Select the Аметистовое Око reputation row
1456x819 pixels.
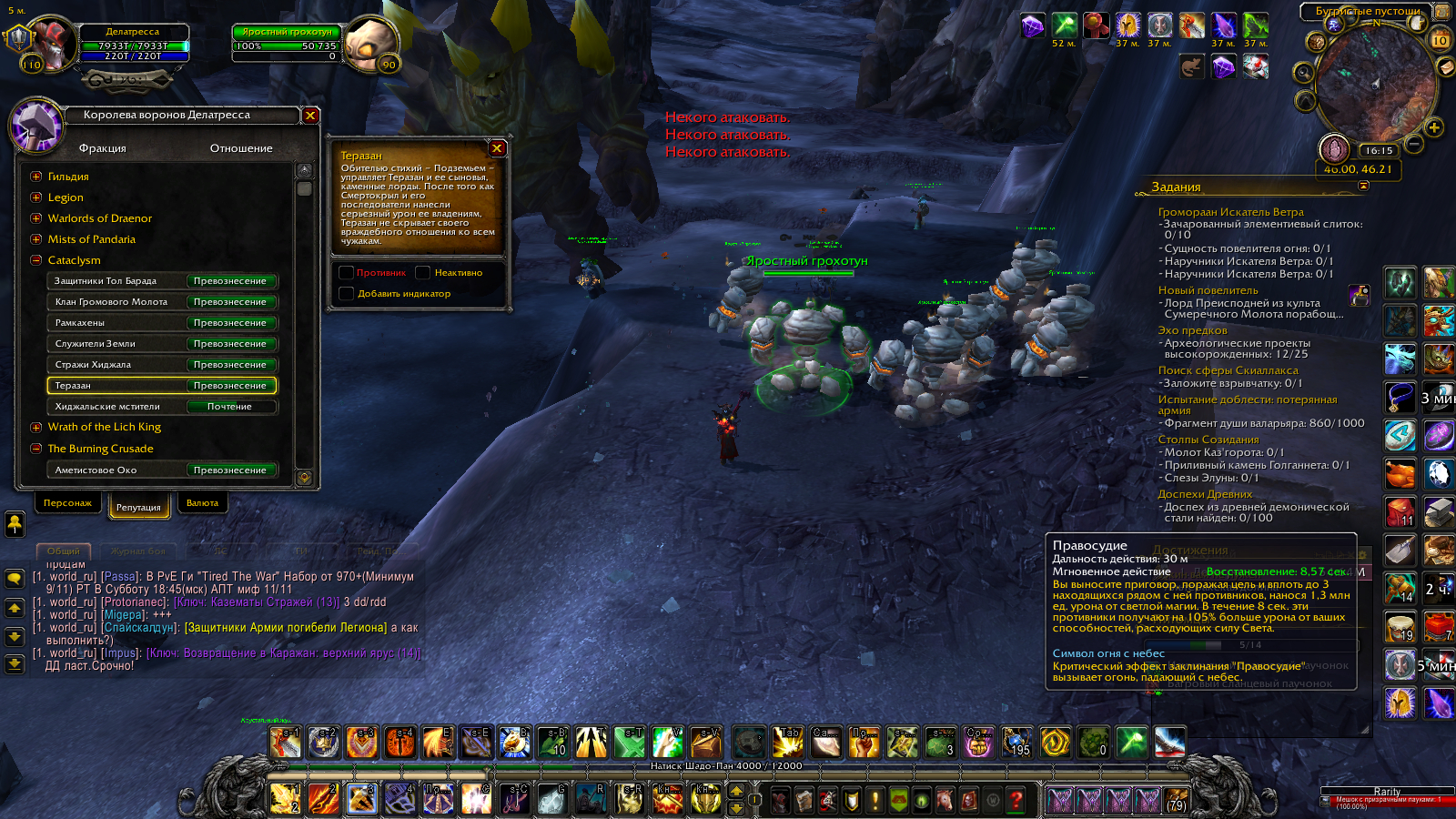161,470
